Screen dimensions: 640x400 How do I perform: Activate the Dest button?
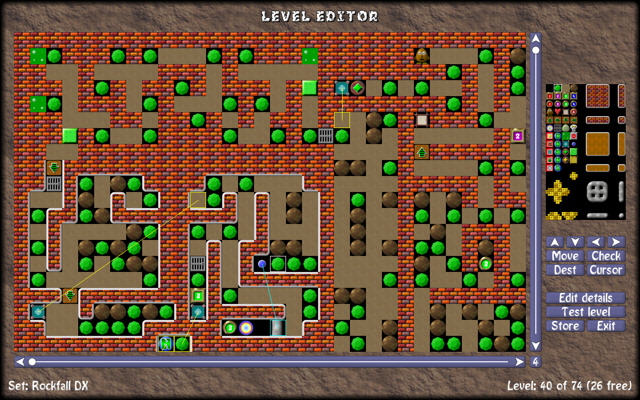(x=565, y=270)
